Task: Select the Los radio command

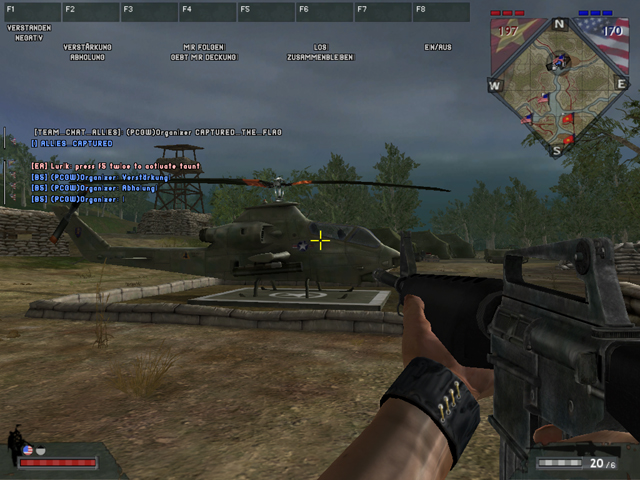Action: tap(320, 47)
